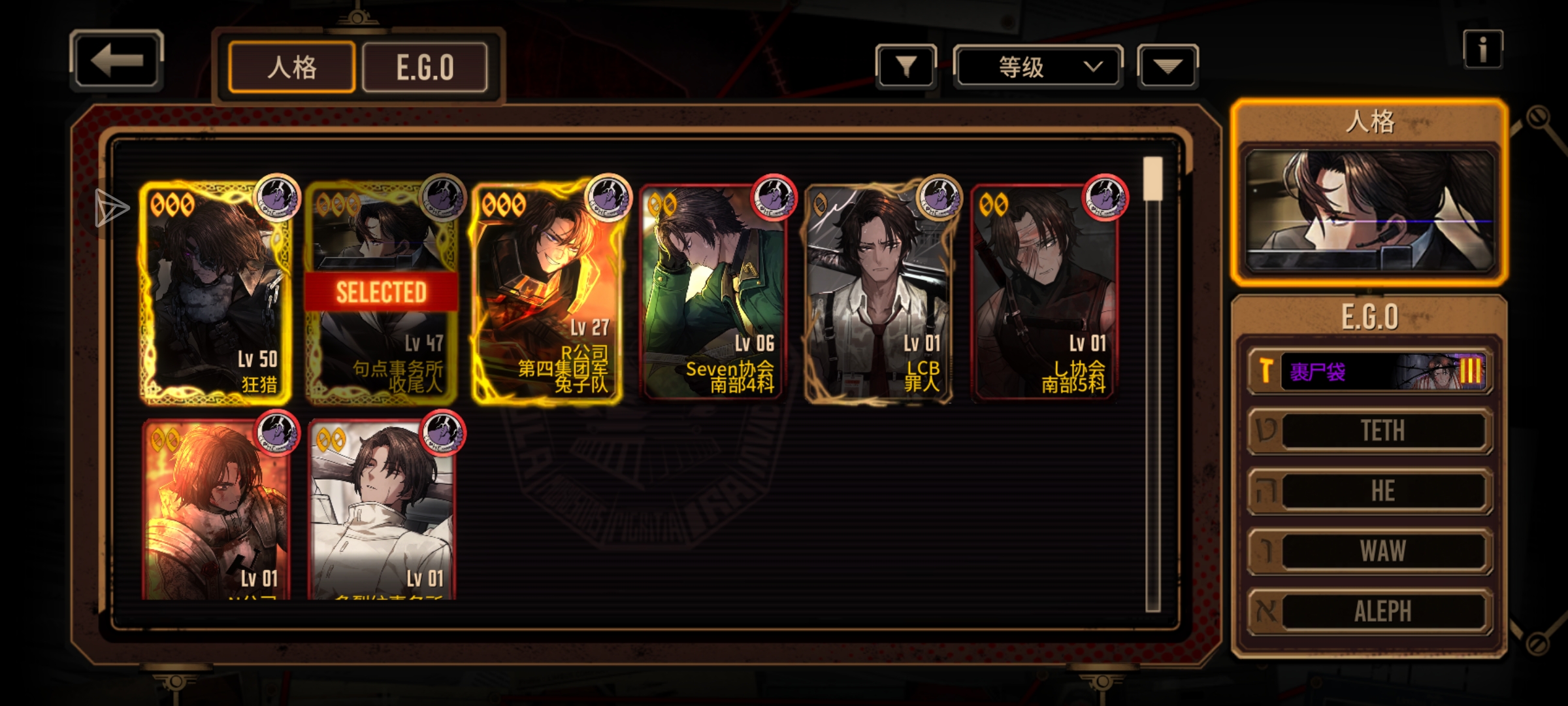Switch to the E.G.O tab
Screen dimensions: 1568x706
click(x=425, y=67)
